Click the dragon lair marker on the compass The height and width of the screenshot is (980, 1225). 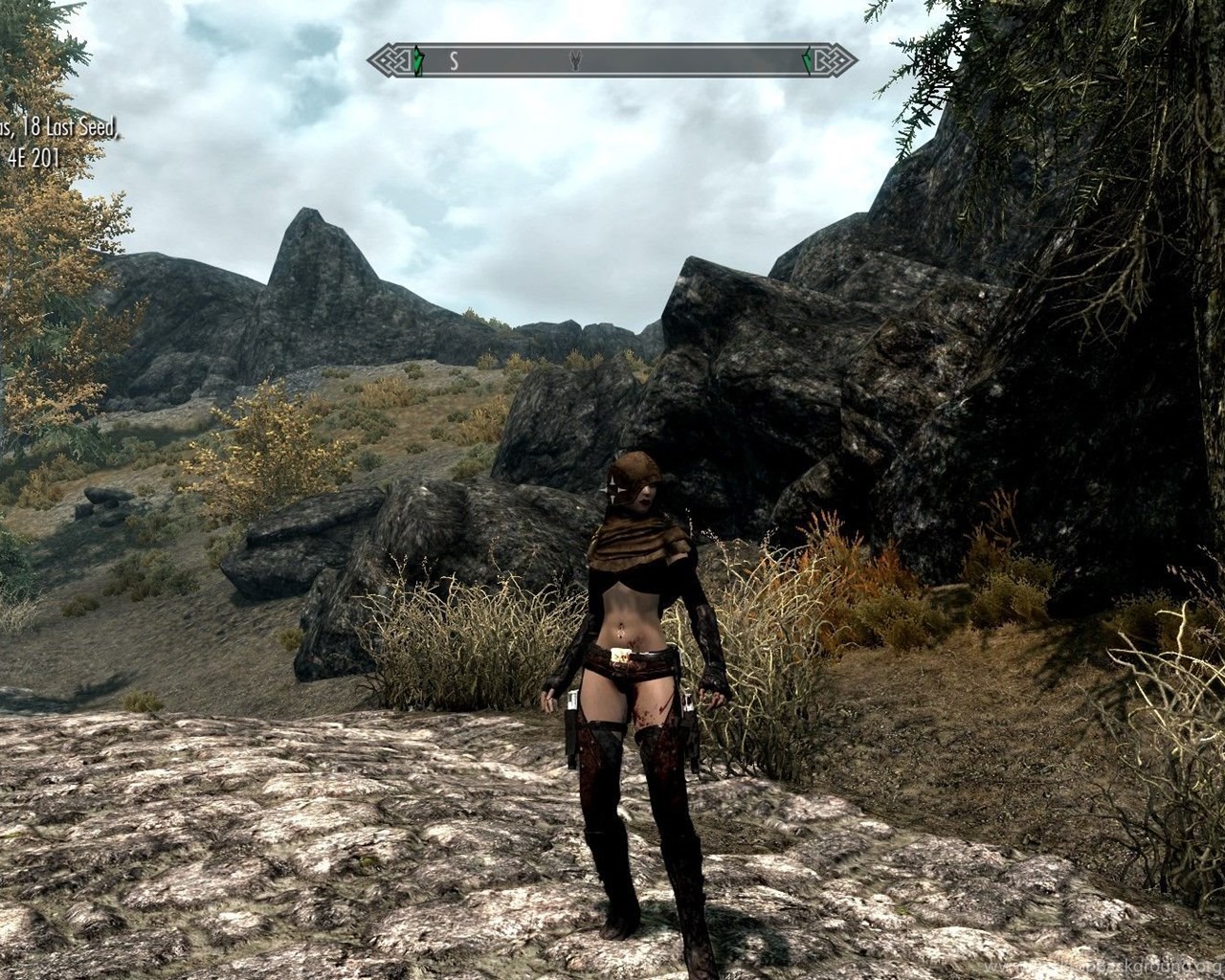coord(575,61)
